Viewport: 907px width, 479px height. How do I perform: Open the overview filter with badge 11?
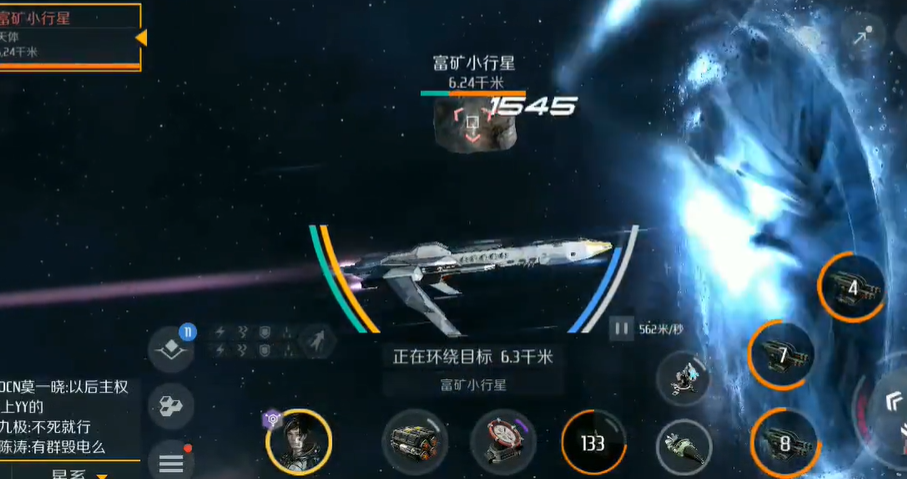pyautogui.click(x=171, y=349)
